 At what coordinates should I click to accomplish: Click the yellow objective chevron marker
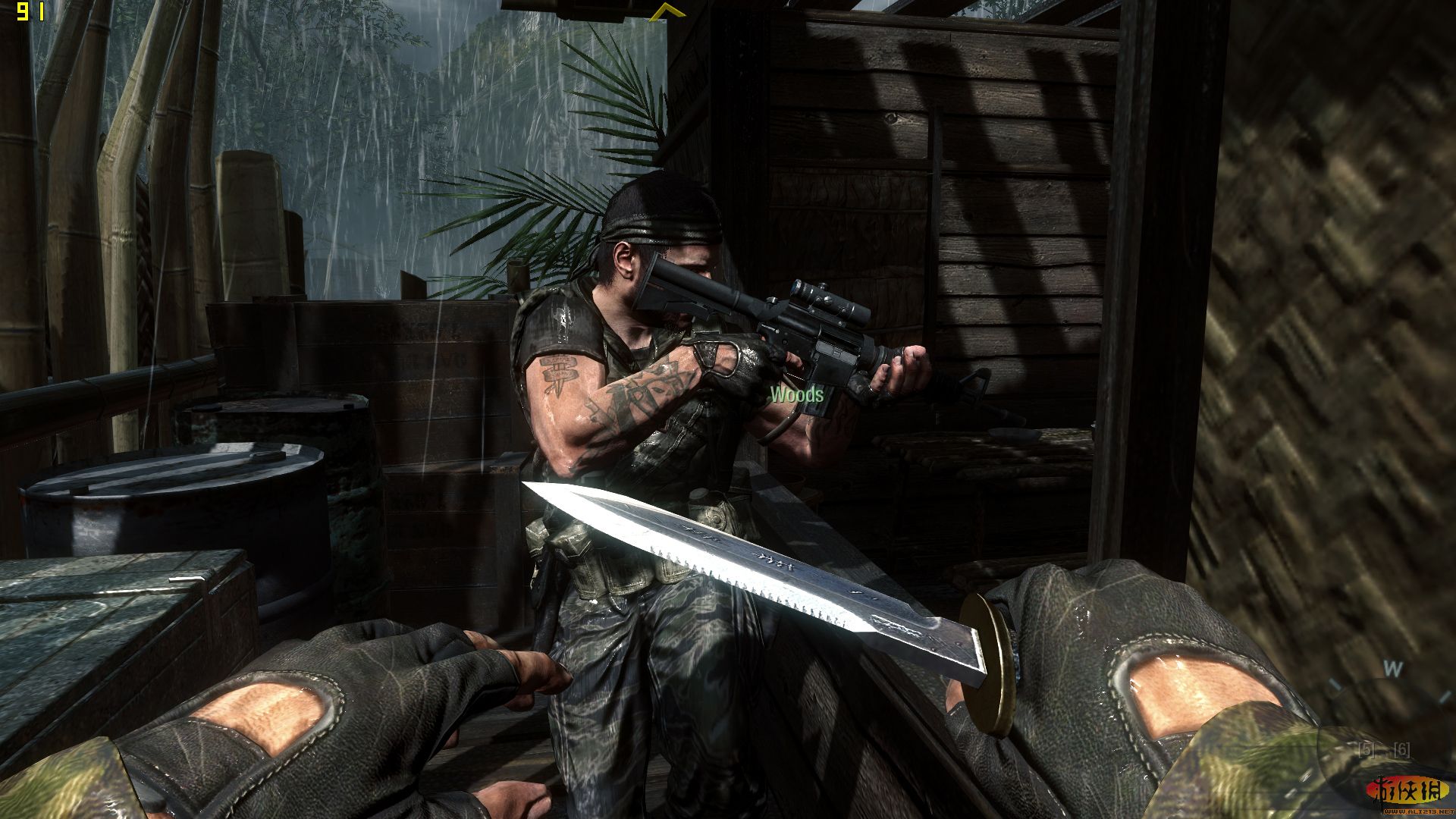click(665, 11)
